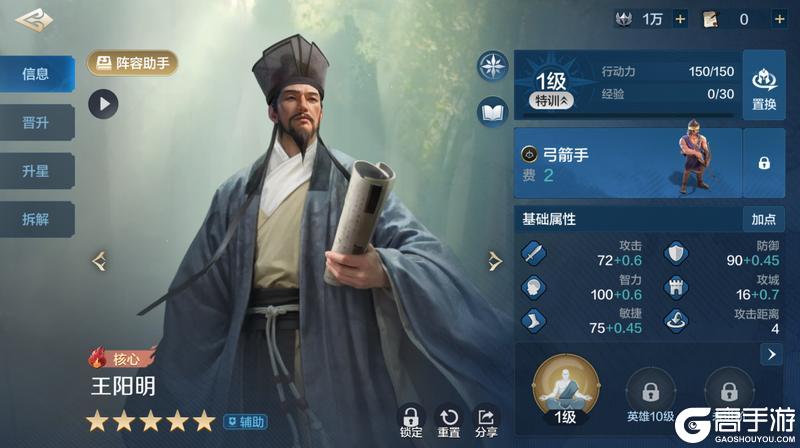Viewport: 800px width, 448px height.
Task: Toggle the 锁定 lock button
Action: tap(410, 422)
